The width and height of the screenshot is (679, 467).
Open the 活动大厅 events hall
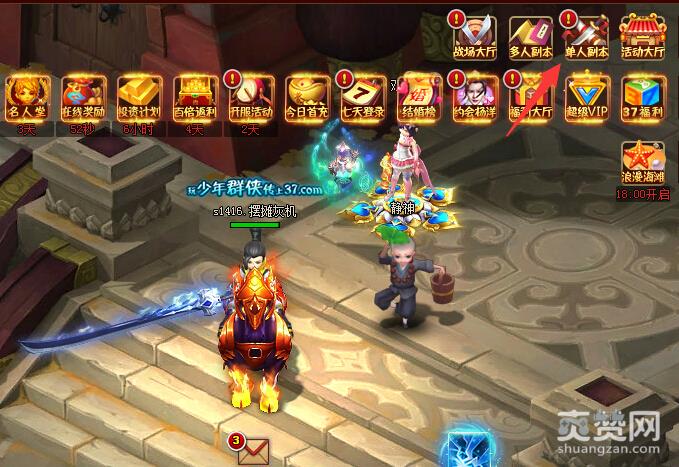(643, 36)
